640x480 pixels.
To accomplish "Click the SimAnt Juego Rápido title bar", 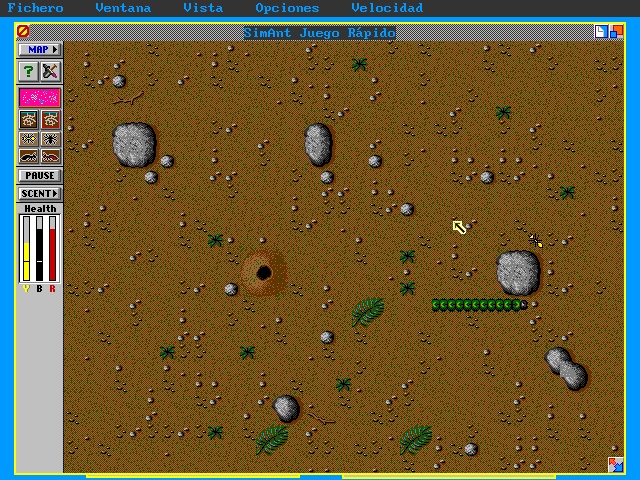I will point(320,33).
